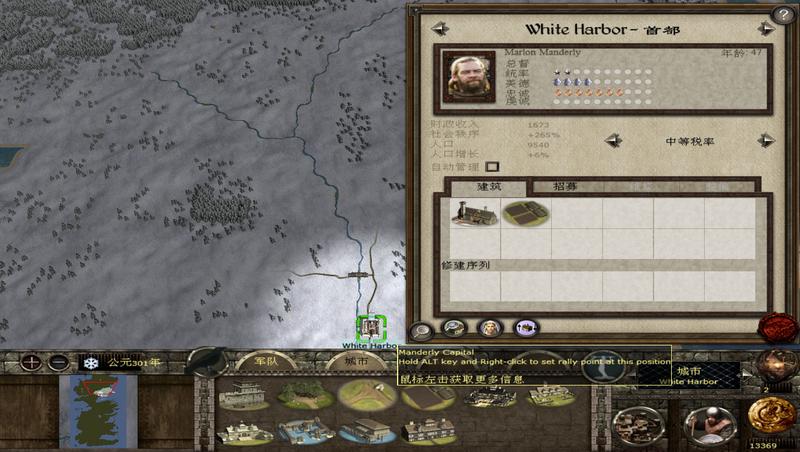Zoom out the minimap with the minus button
The width and height of the screenshot is (800, 452).
point(59,362)
